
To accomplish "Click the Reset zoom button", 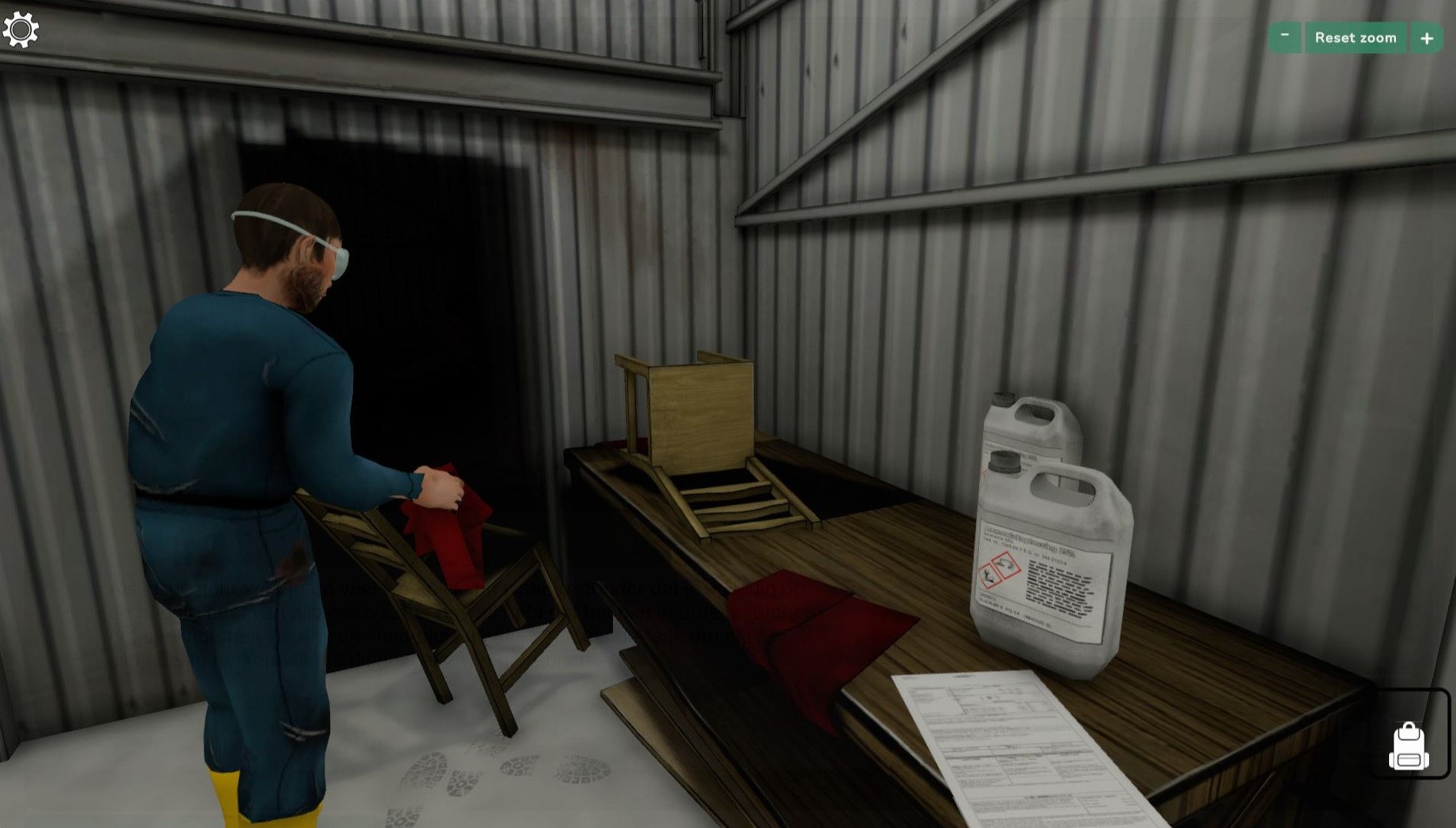I will tap(1355, 38).
